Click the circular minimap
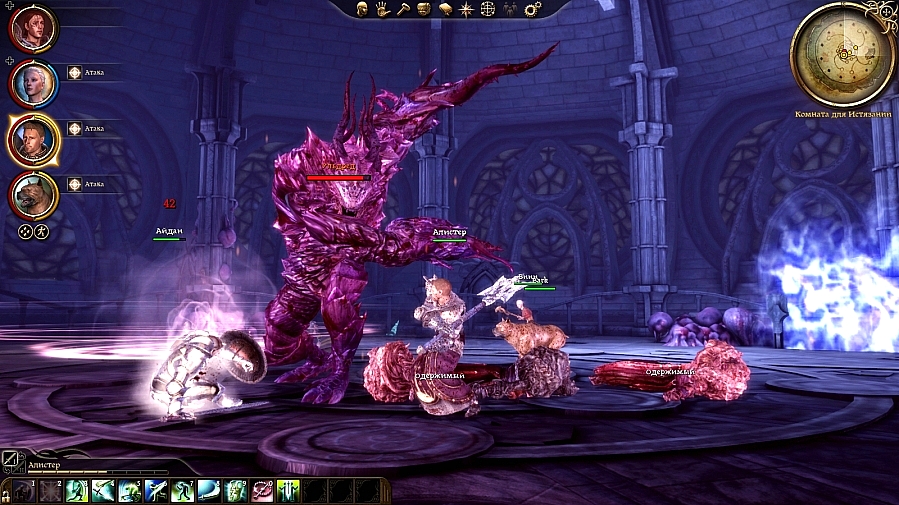 click(843, 52)
